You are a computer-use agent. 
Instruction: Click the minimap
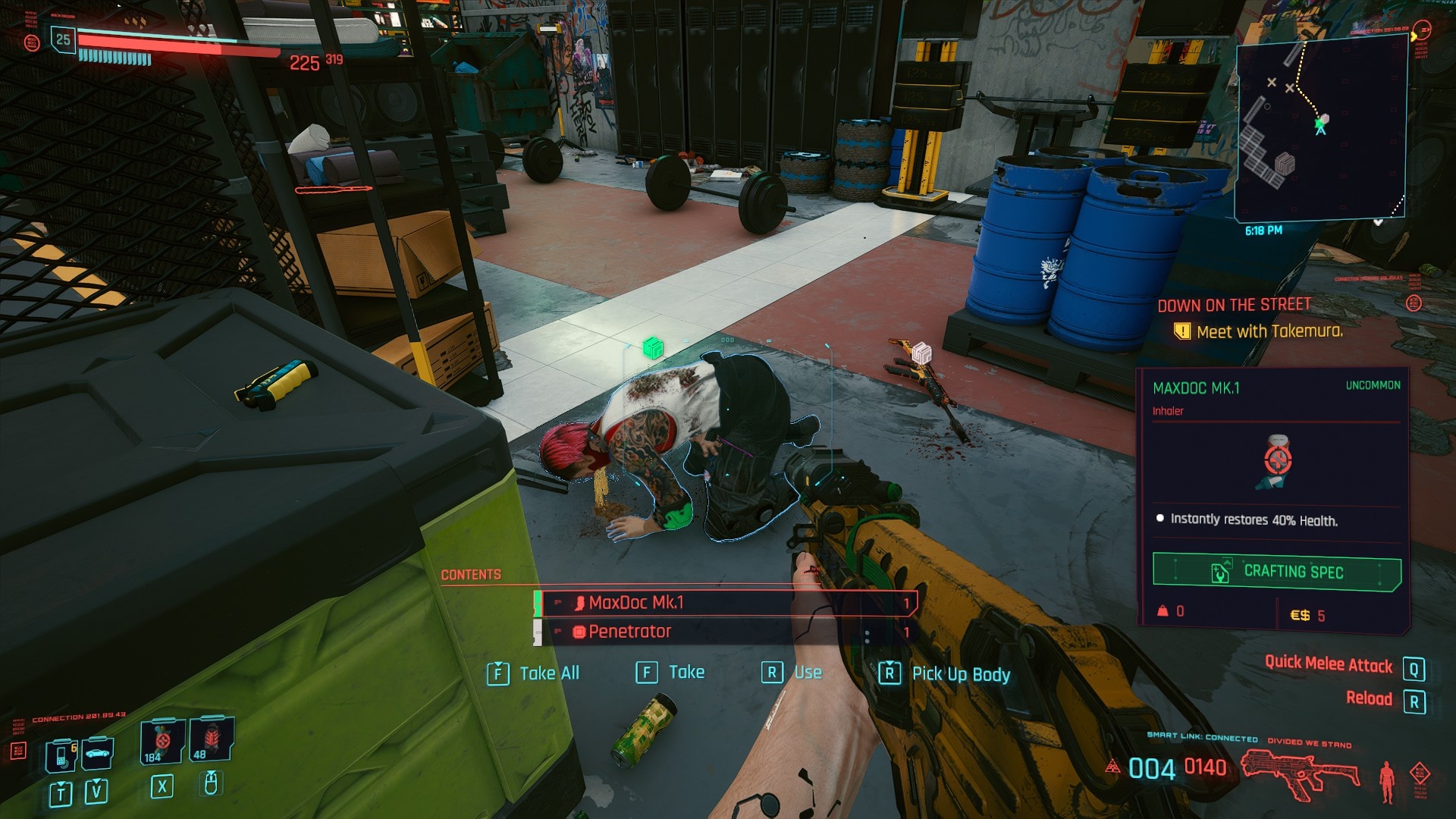[x=1320, y=127]
